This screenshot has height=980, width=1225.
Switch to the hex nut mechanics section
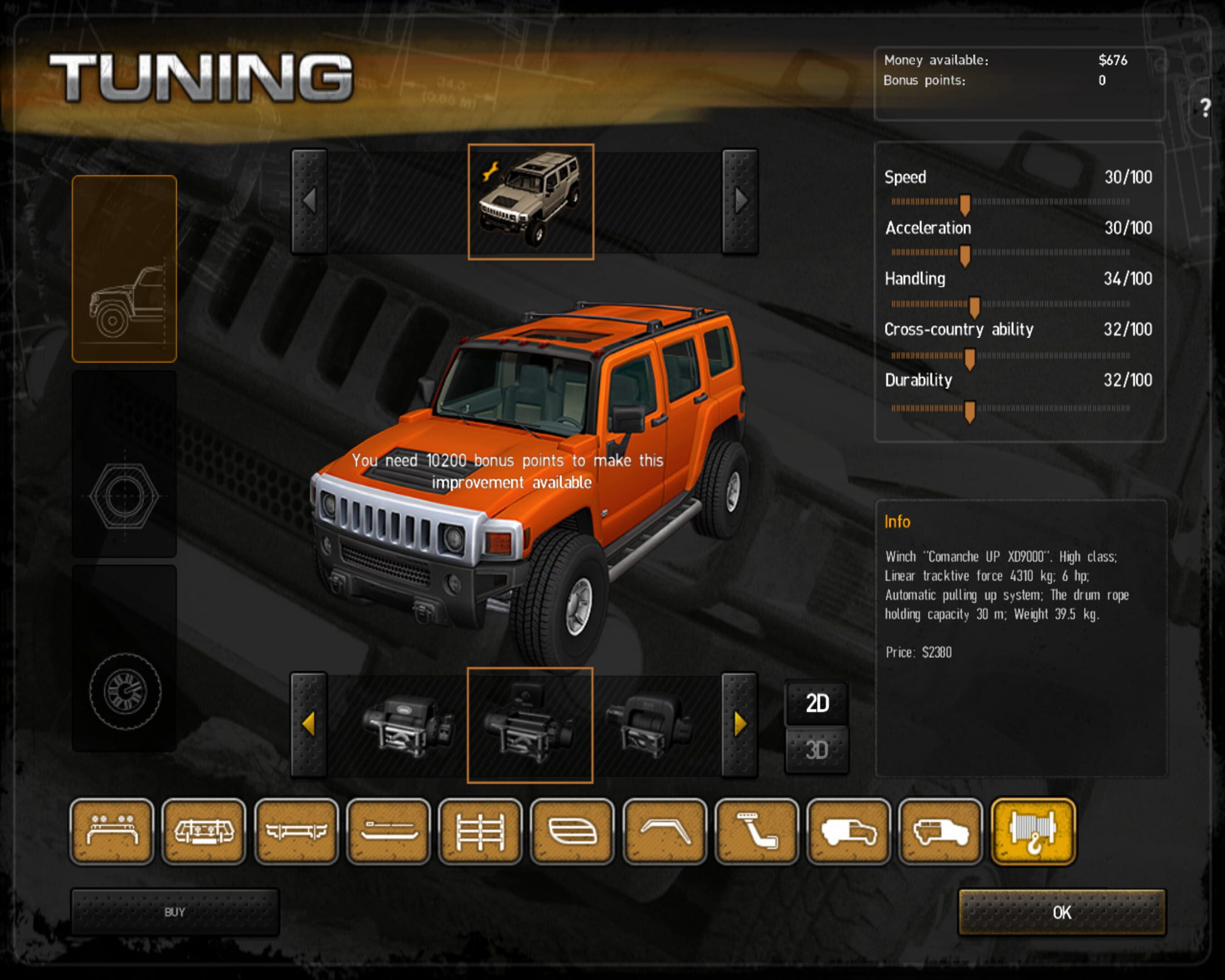[124, 464]
